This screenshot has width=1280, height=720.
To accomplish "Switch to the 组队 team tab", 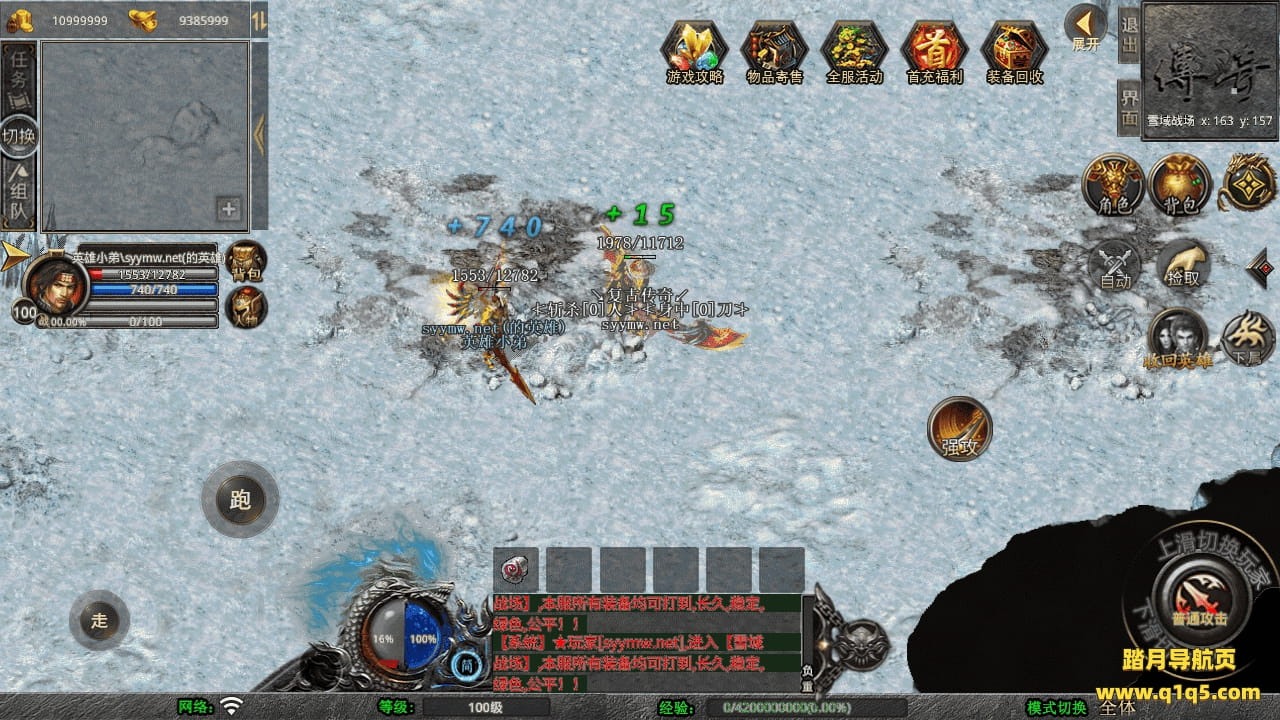I will click(x=19, y=194).
